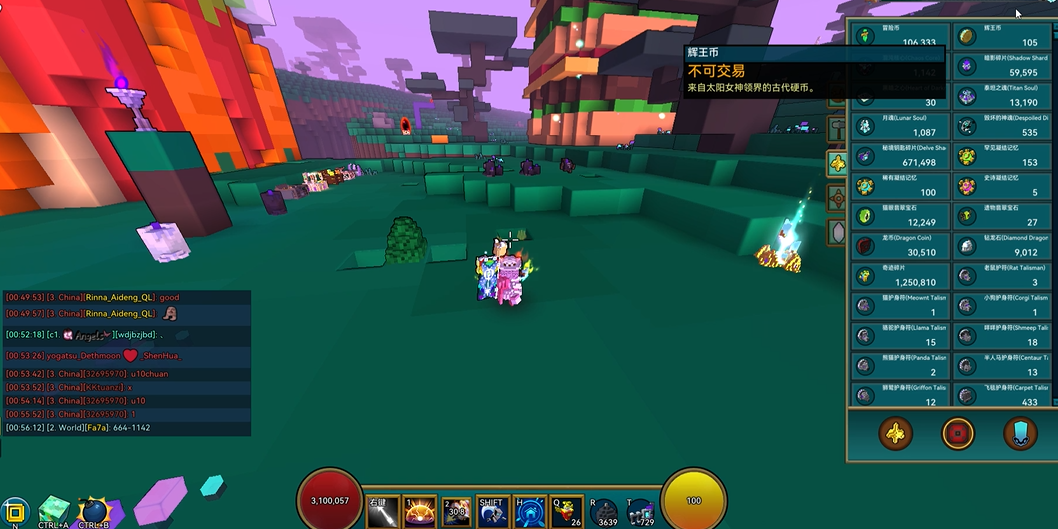The image size is (1058, 529).
Task: Select the Titan Soul currency entry
Action: [x=1000, y=96]
